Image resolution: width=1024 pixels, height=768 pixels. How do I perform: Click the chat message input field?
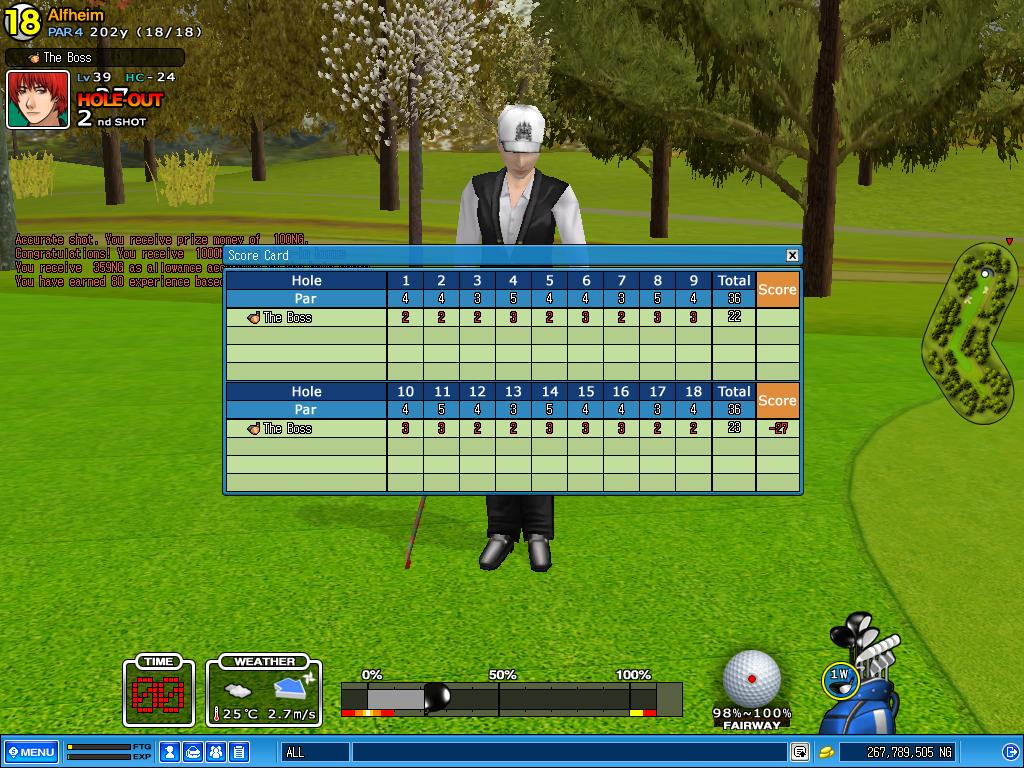click(x=568, y=752)
